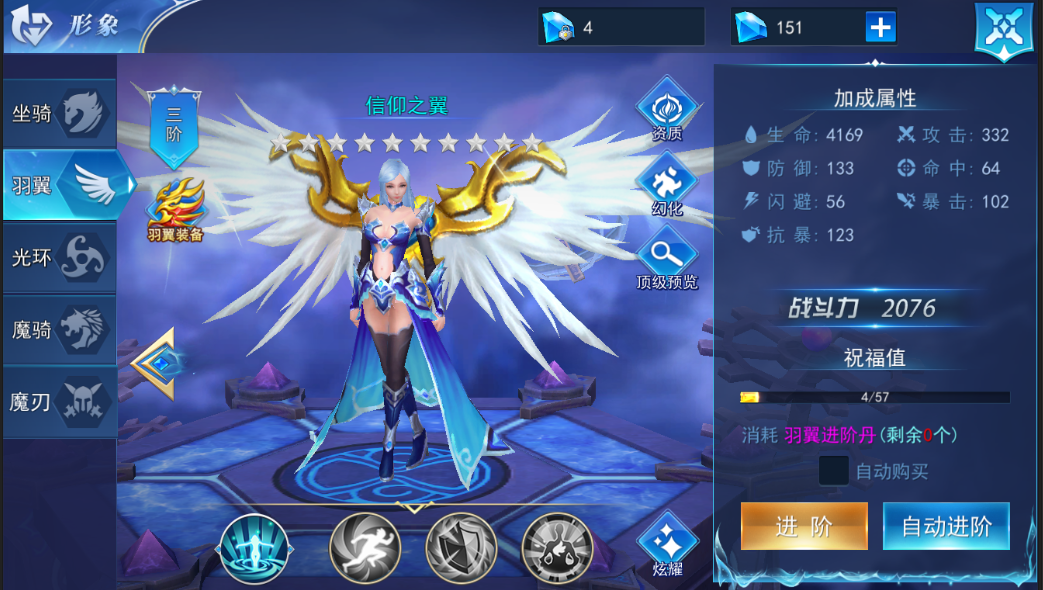Select the glowing figure wing skill icon
Viewport: 1043px width, 590px height.
point(255,549)
